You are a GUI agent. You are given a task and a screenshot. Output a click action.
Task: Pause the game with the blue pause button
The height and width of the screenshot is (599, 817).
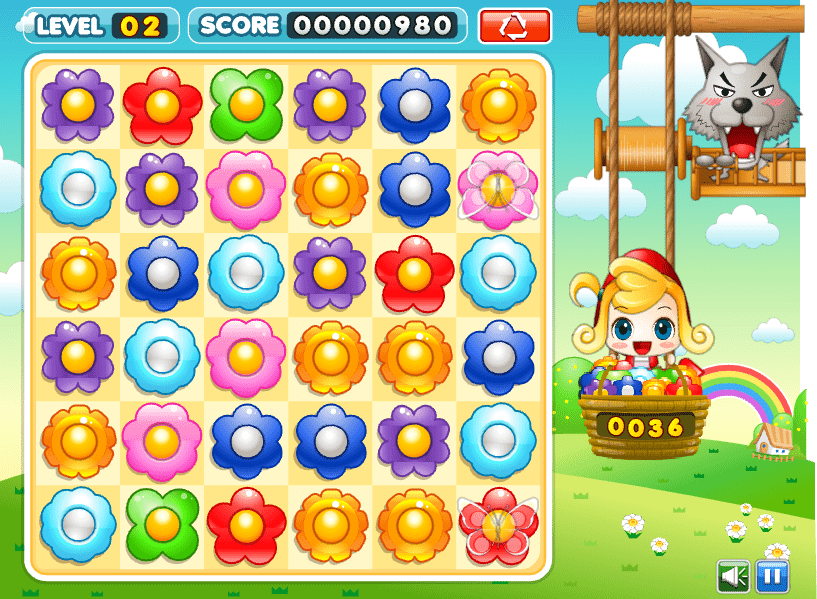tap(772, 576)
